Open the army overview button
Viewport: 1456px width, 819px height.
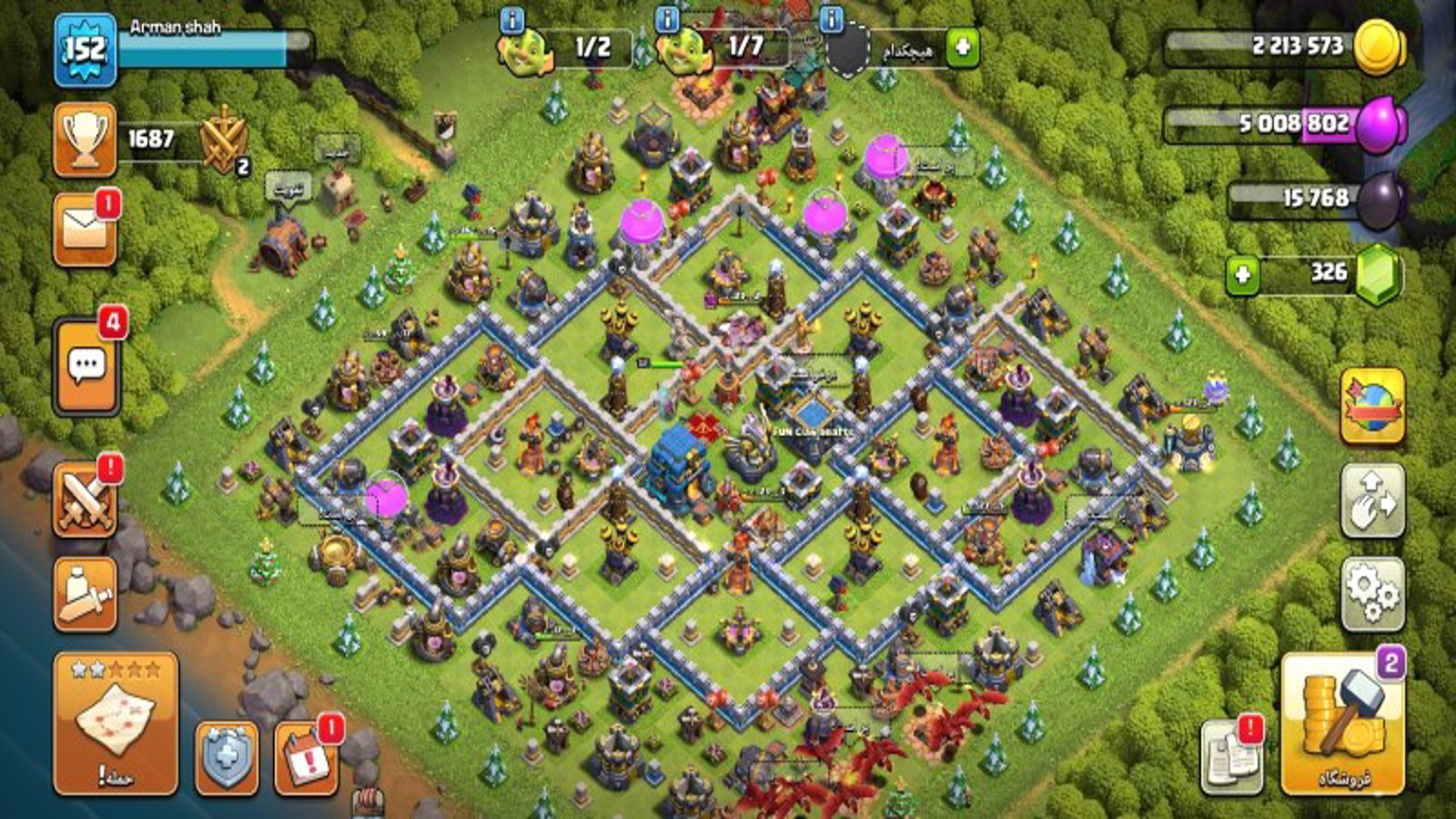[x=86, y=594]
